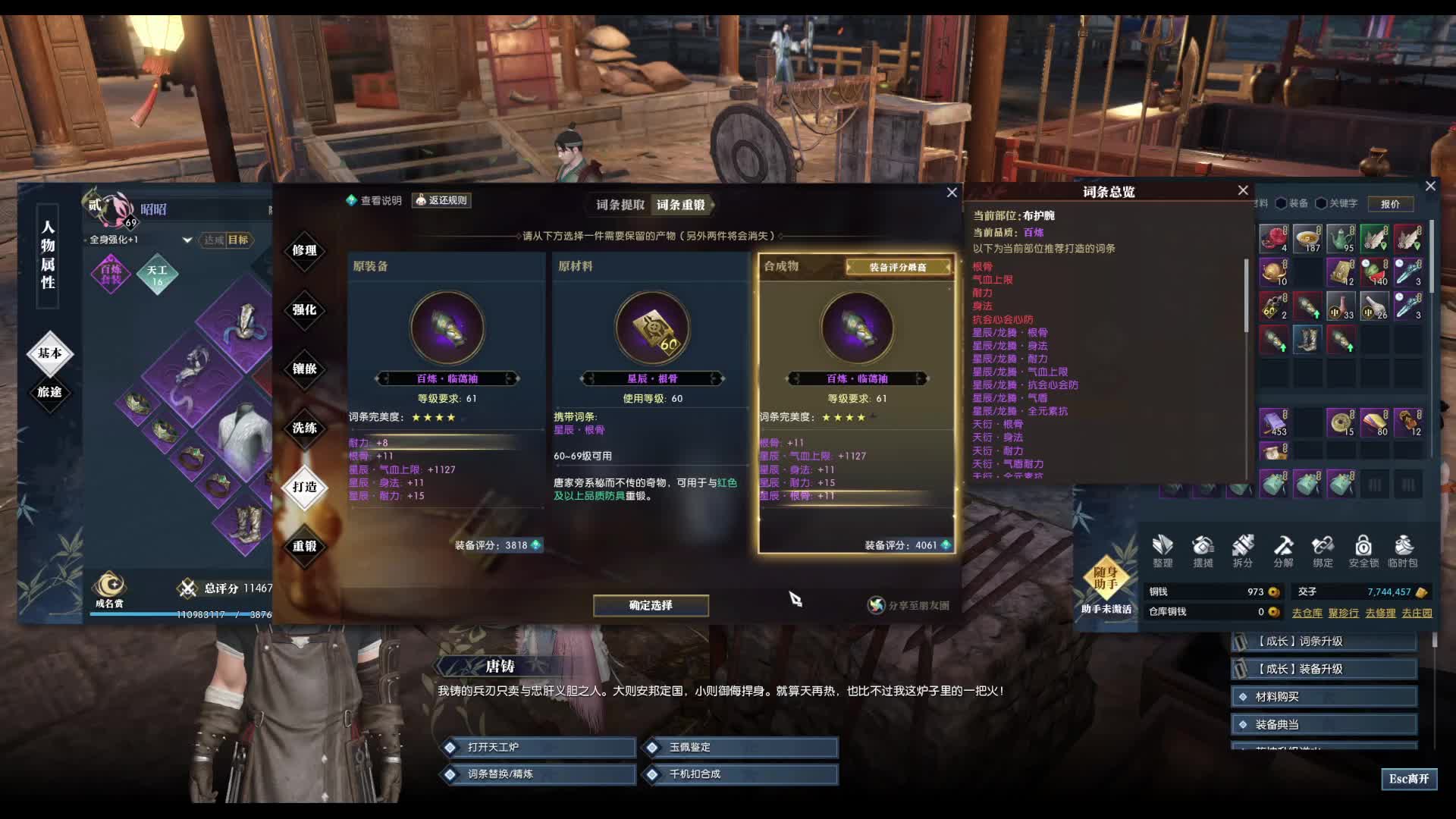
Task: Select the 修理 repair side tab
Action: point(304,250)
